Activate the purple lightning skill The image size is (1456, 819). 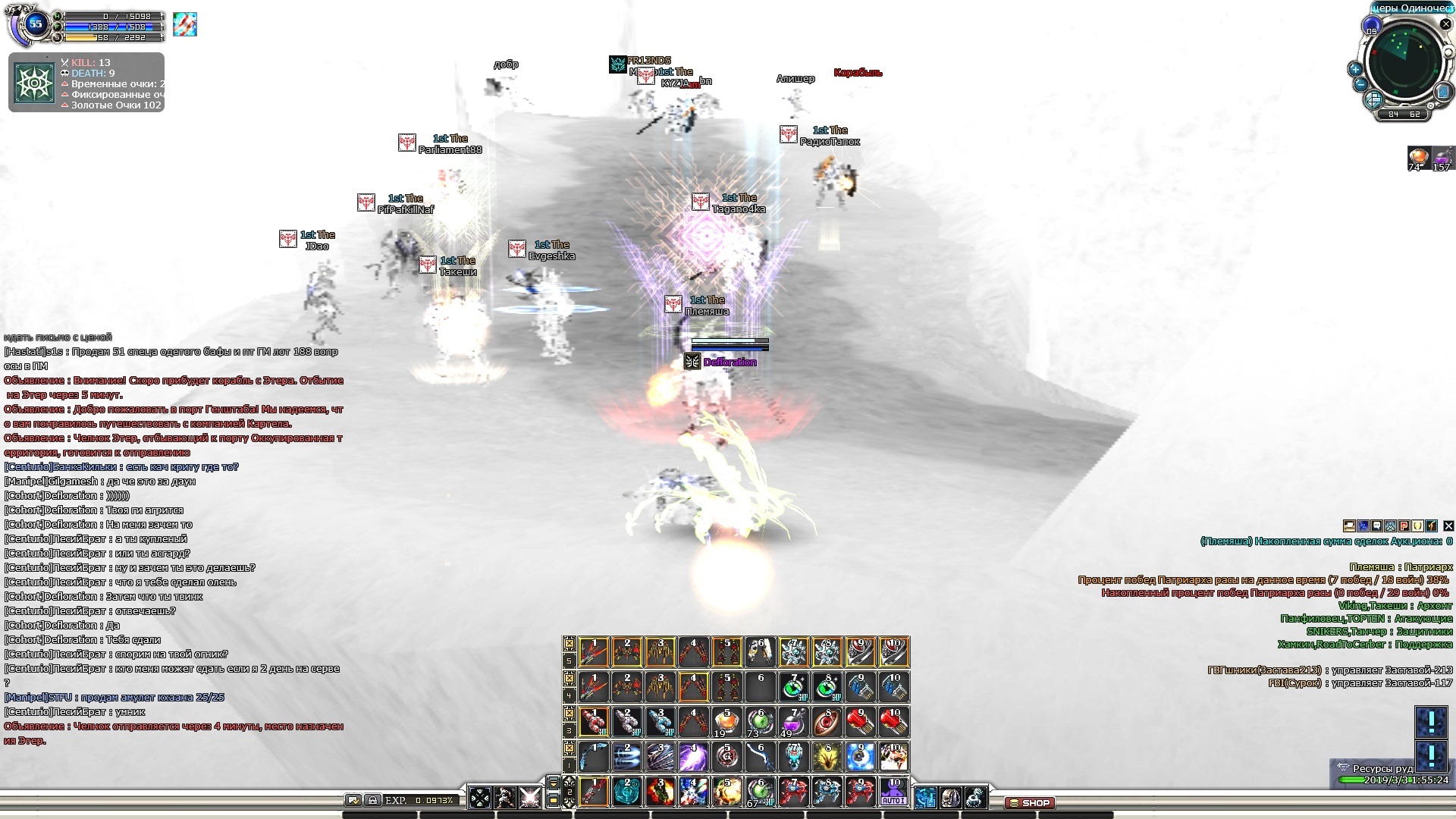[693, 756]
